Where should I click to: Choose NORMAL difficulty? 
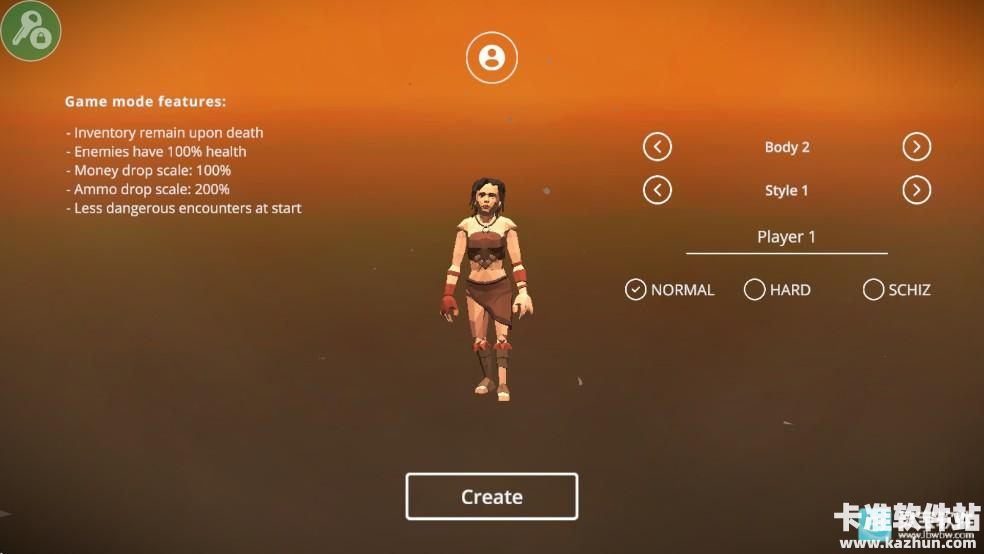click(636, 290)
